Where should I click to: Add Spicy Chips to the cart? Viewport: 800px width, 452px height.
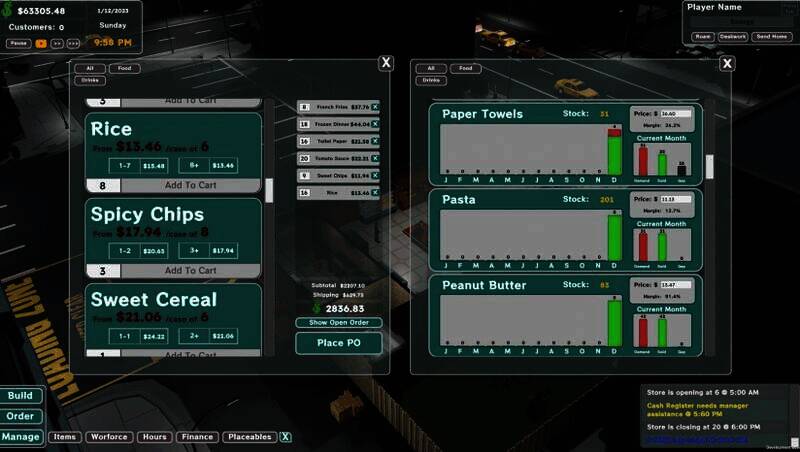coord(190,270)
